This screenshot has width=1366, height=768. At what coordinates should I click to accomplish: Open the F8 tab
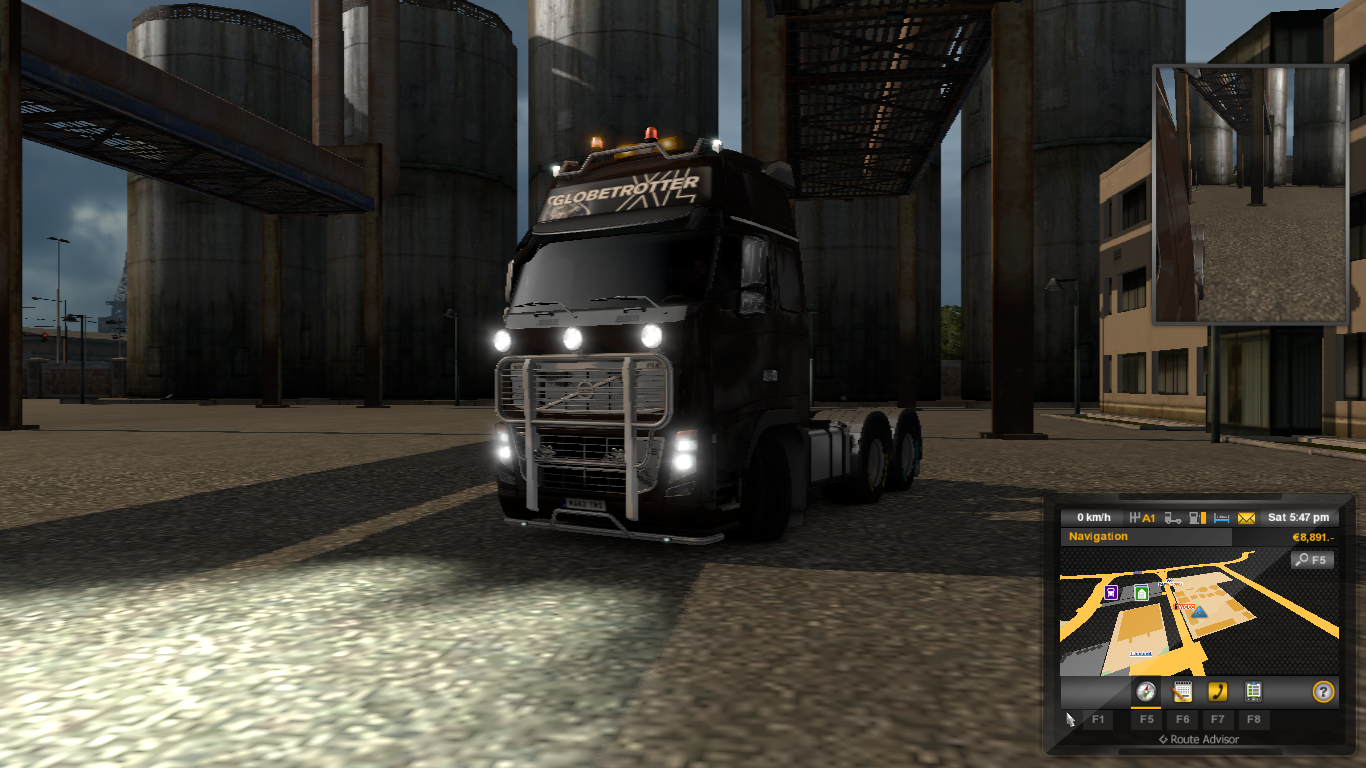point(1253,719)
